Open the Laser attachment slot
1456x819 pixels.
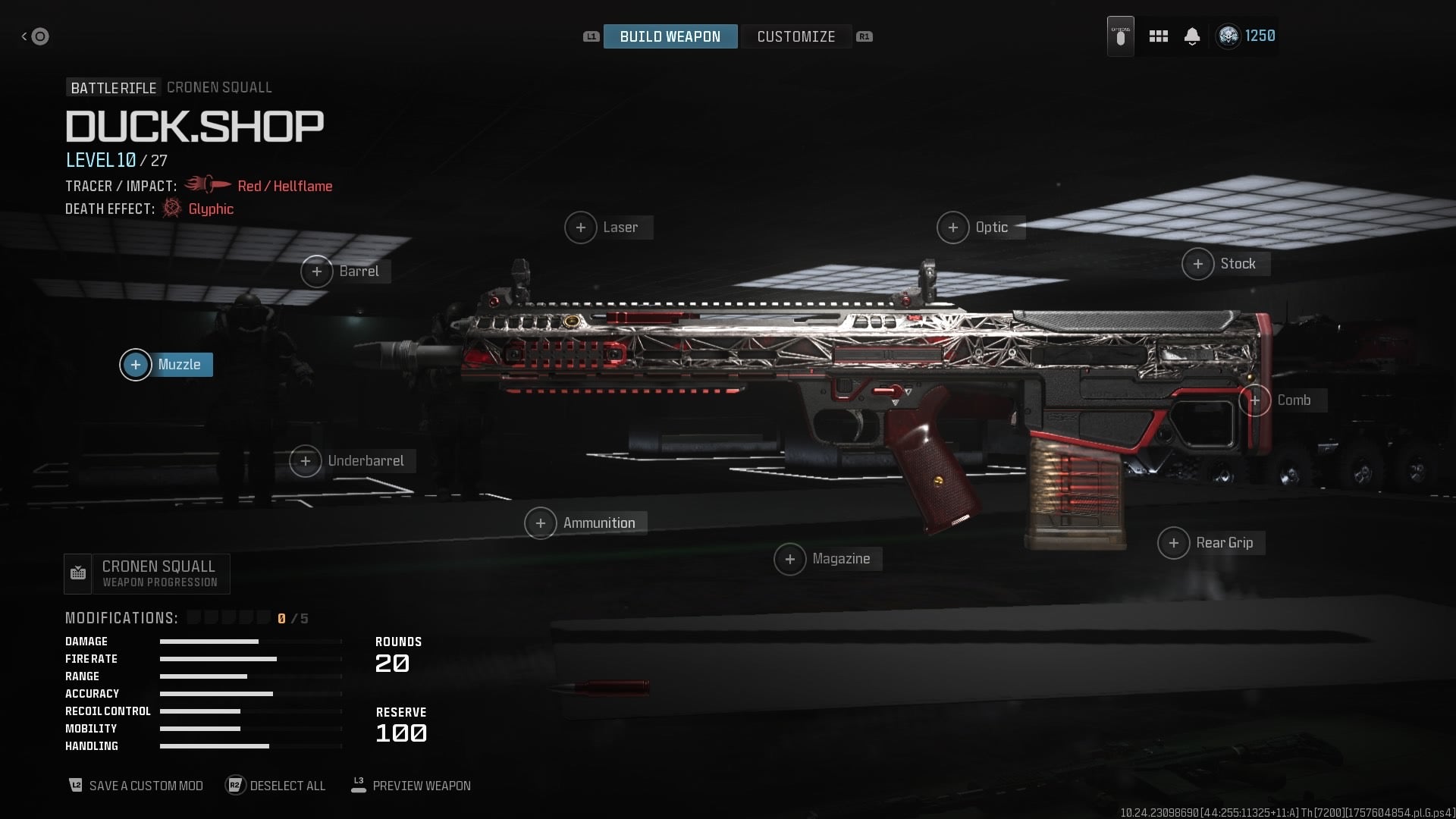tap(608, 227)
